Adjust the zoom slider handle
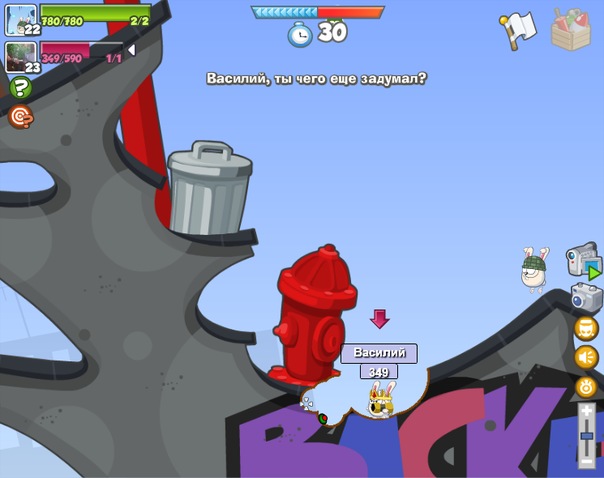Viewport: 604px width, 478px height. pos(587,436)
